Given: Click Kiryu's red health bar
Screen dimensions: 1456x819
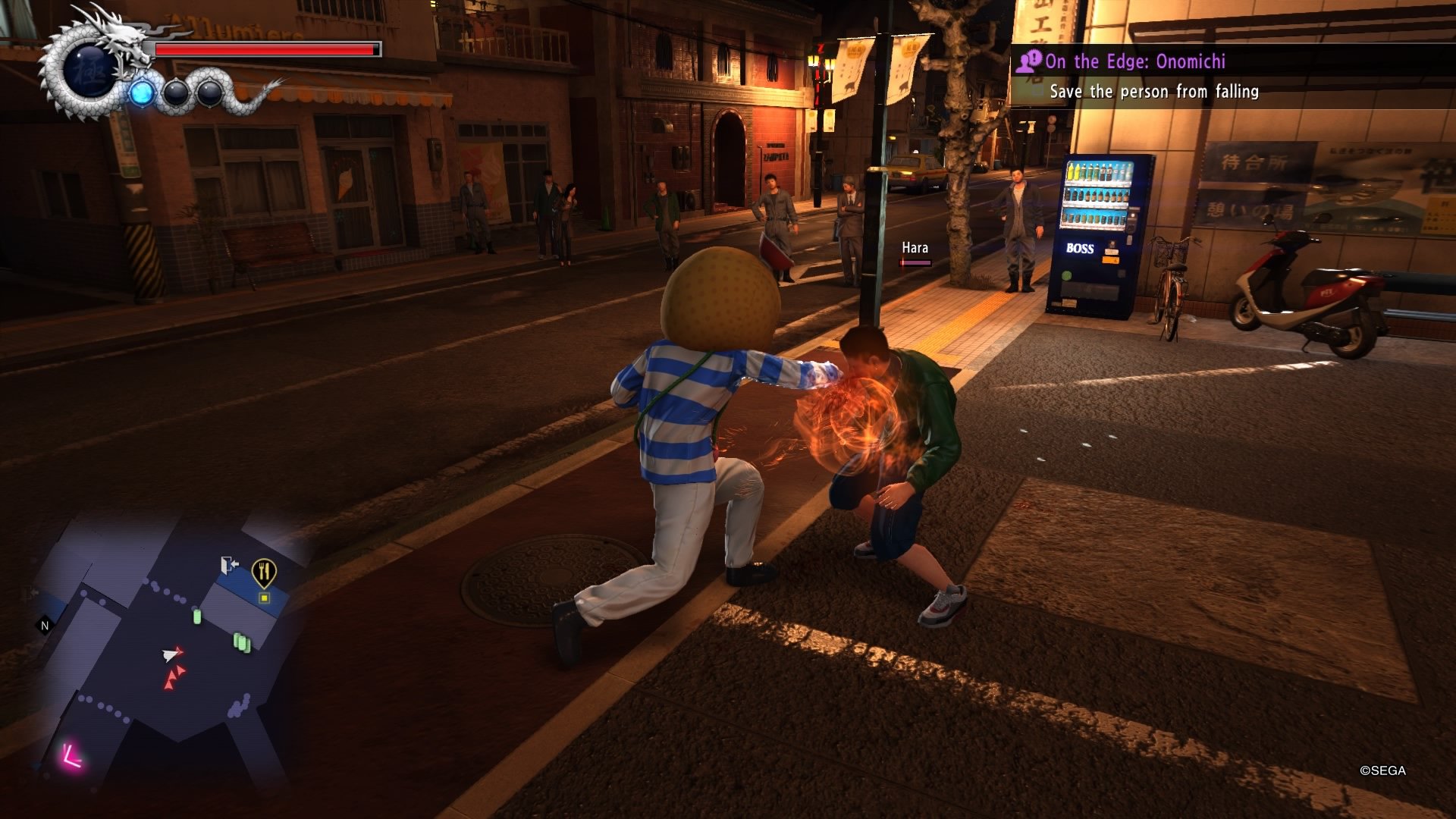Looking at the screenshot, I should (265, 48).
